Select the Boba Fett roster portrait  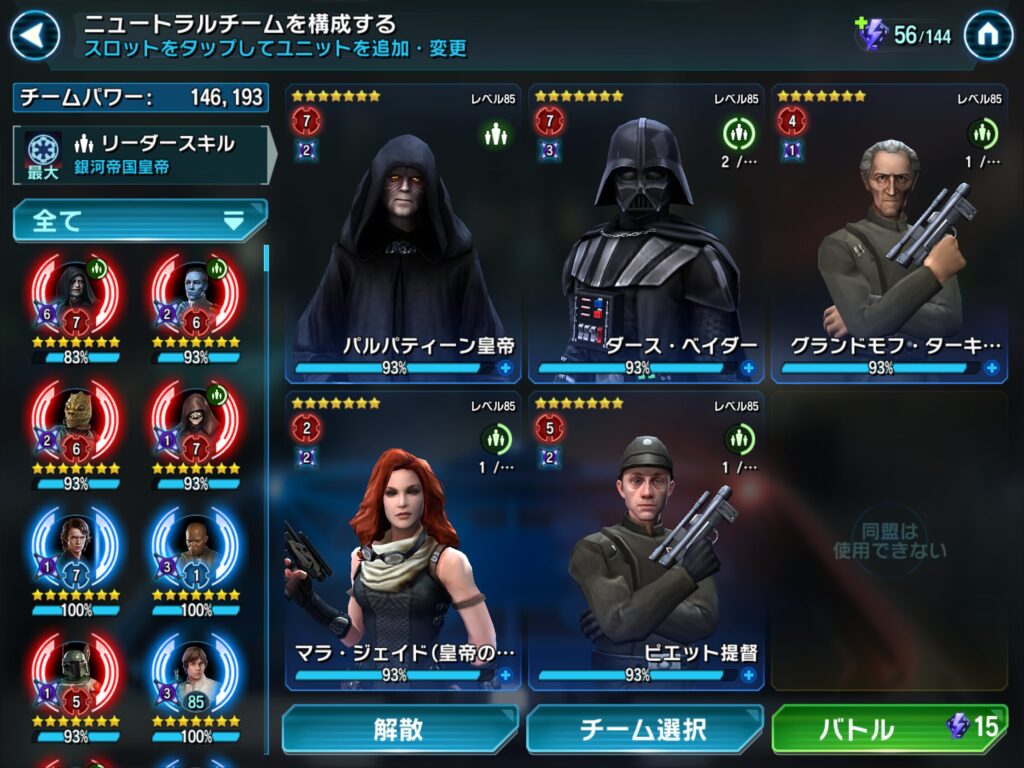(75, 675)
